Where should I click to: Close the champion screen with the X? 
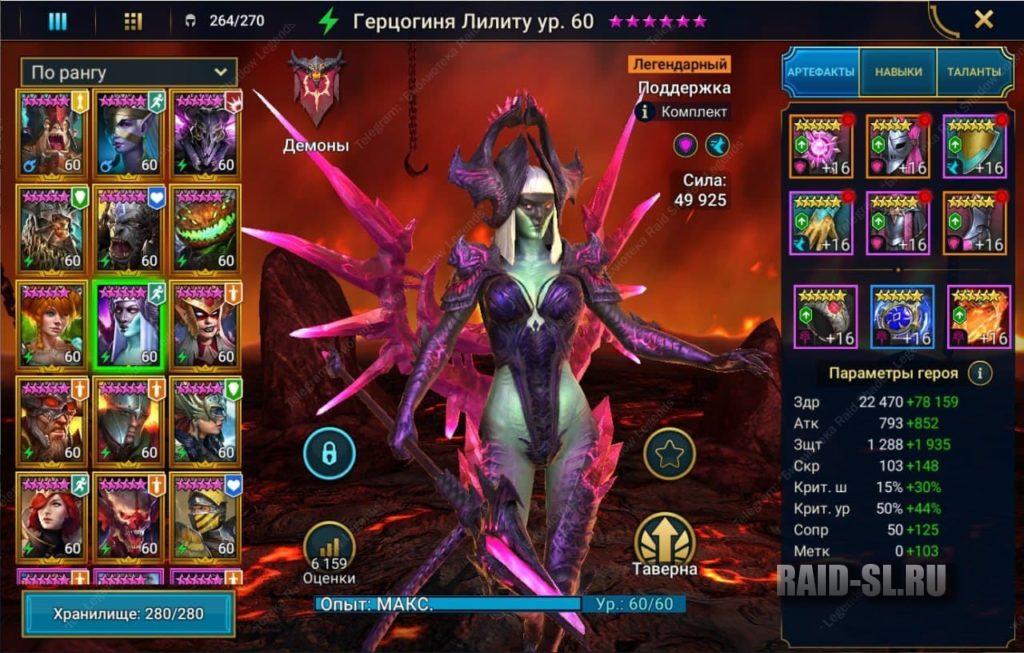click(x=984, y=19)
